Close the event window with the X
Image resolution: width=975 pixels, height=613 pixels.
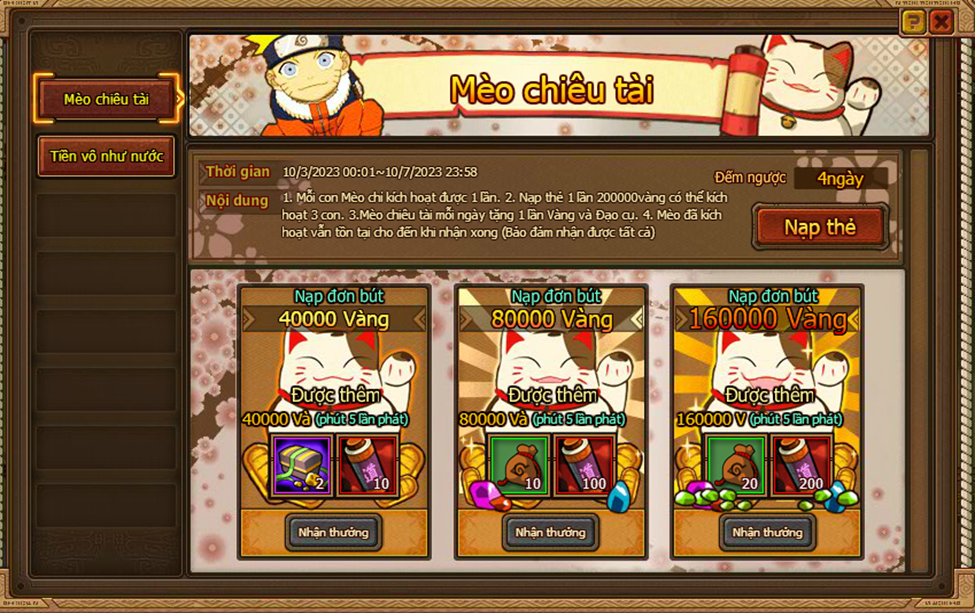point(940,22)
